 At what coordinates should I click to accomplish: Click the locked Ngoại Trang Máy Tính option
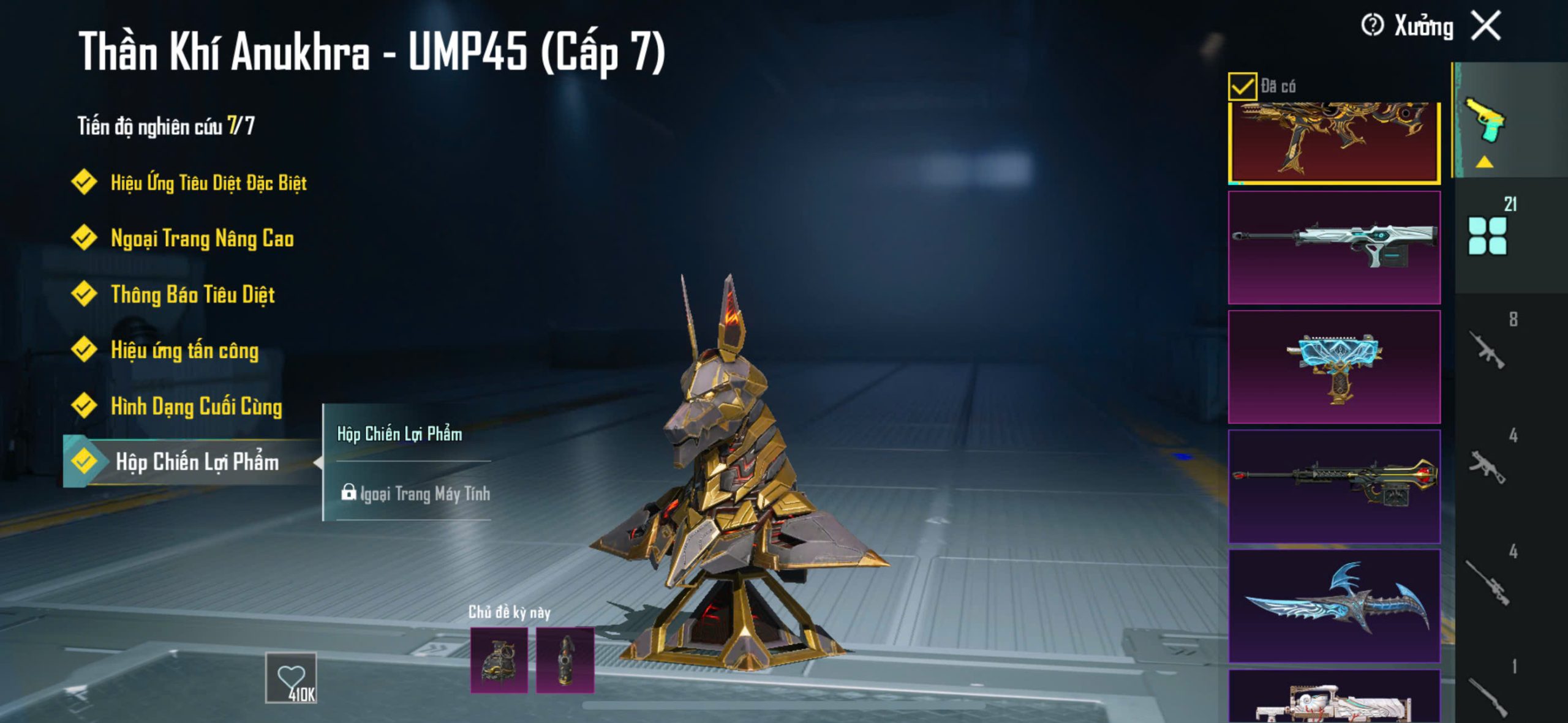tap(417, 493)
